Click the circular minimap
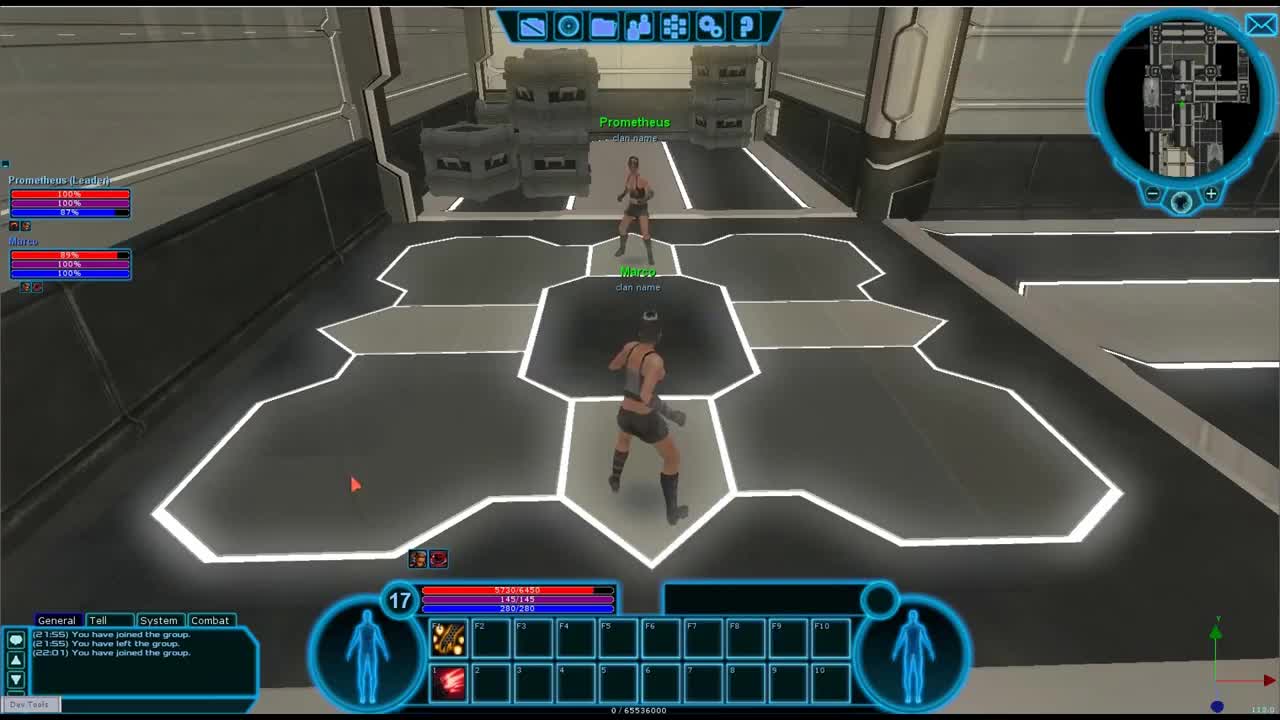 click(x=1181, y=98)
